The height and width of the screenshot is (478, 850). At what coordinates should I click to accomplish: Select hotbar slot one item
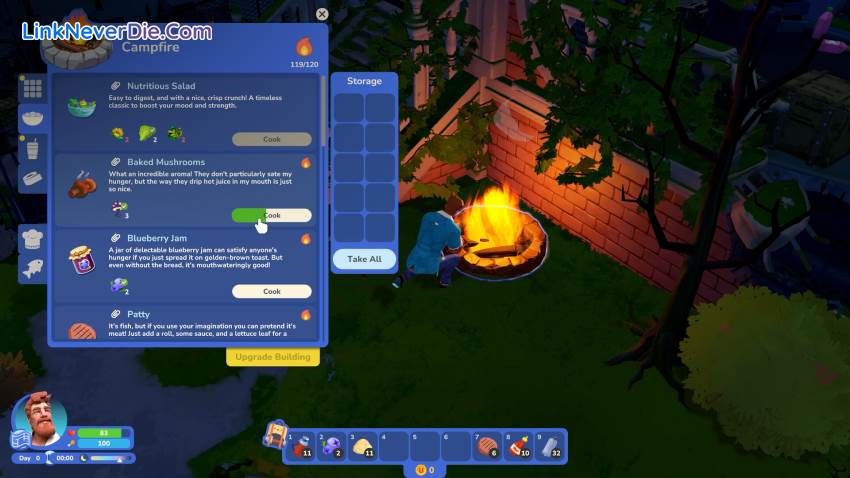click(302, 446)
